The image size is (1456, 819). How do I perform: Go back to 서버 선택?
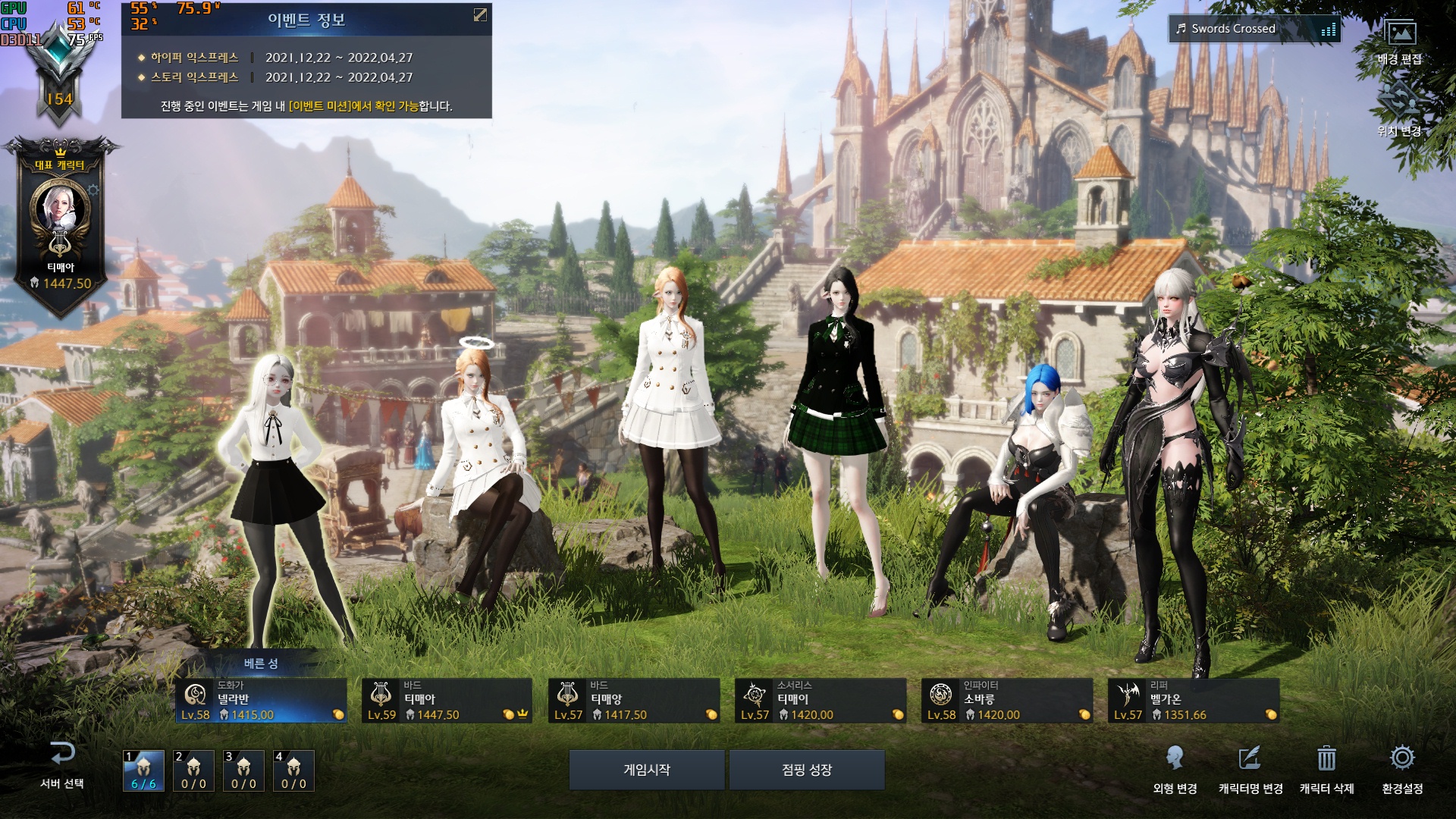[x=62, y=765]
